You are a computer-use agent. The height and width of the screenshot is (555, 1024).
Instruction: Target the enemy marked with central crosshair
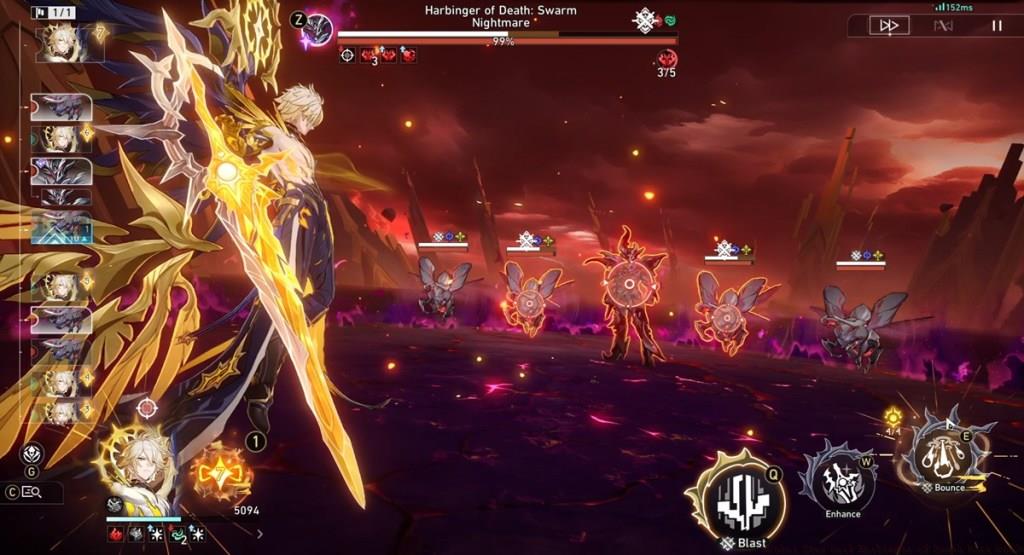tap(628, 284)
